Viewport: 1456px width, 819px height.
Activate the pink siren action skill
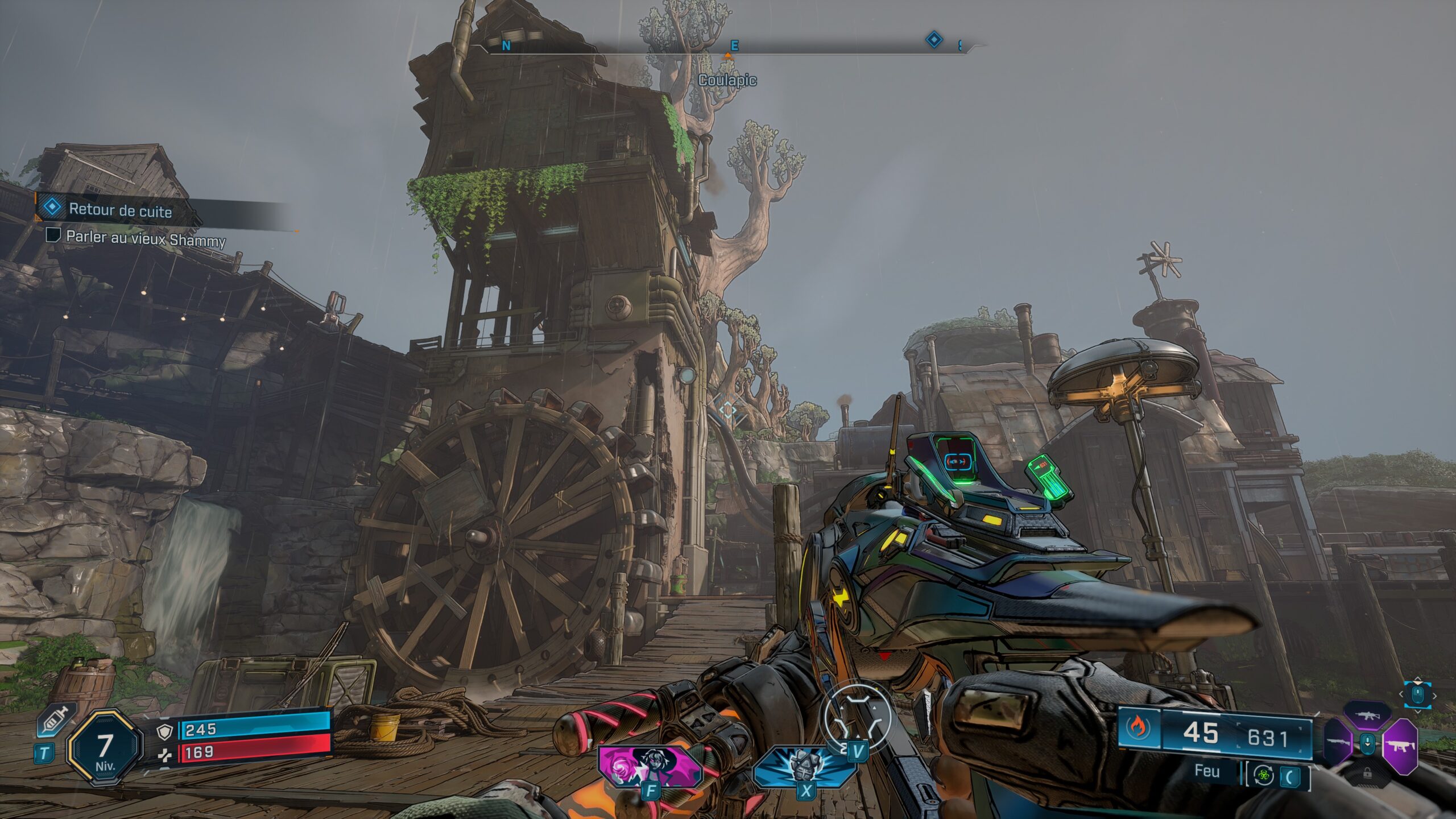(651, 766)
